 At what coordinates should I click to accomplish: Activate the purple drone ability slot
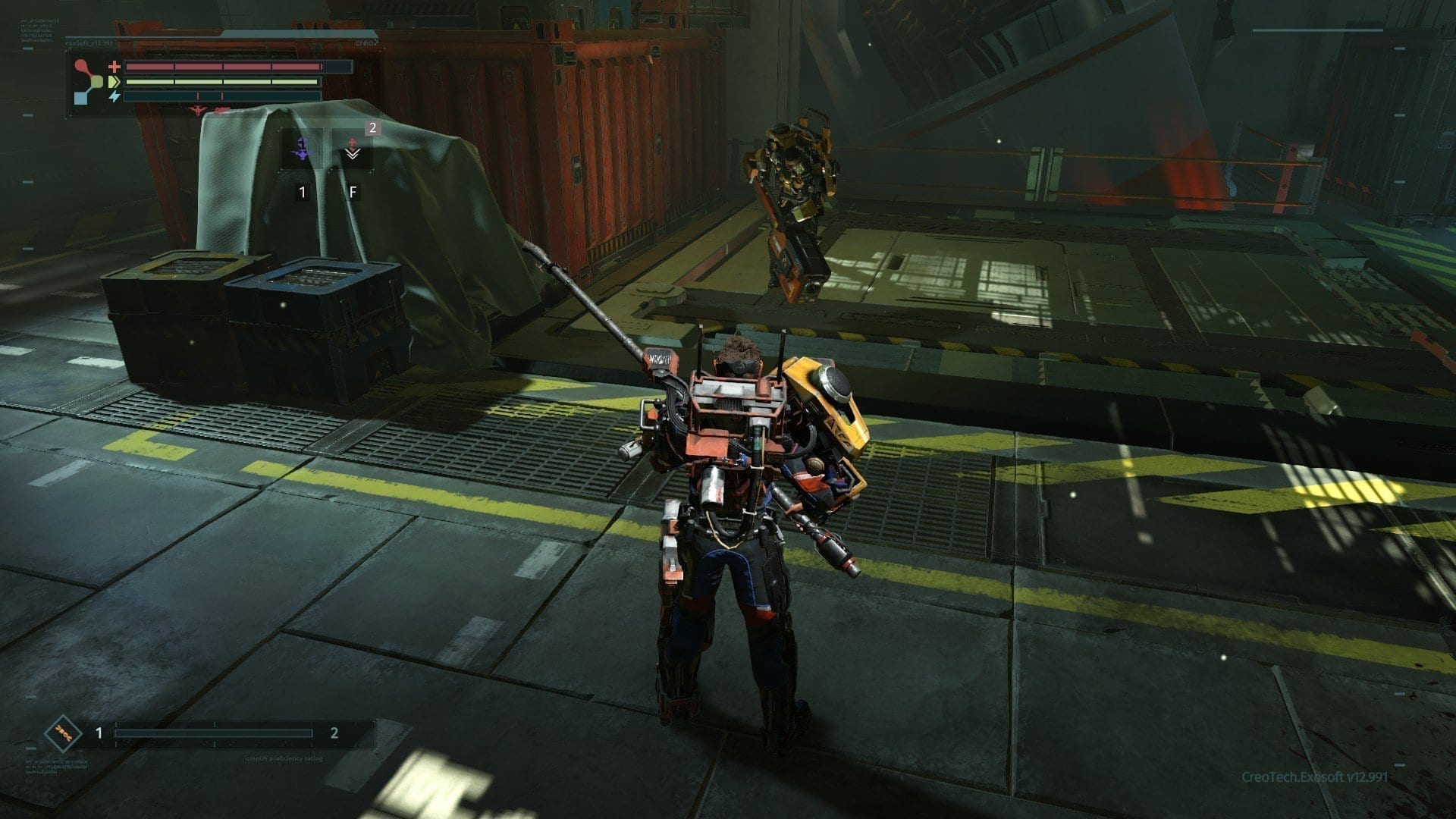302,148
